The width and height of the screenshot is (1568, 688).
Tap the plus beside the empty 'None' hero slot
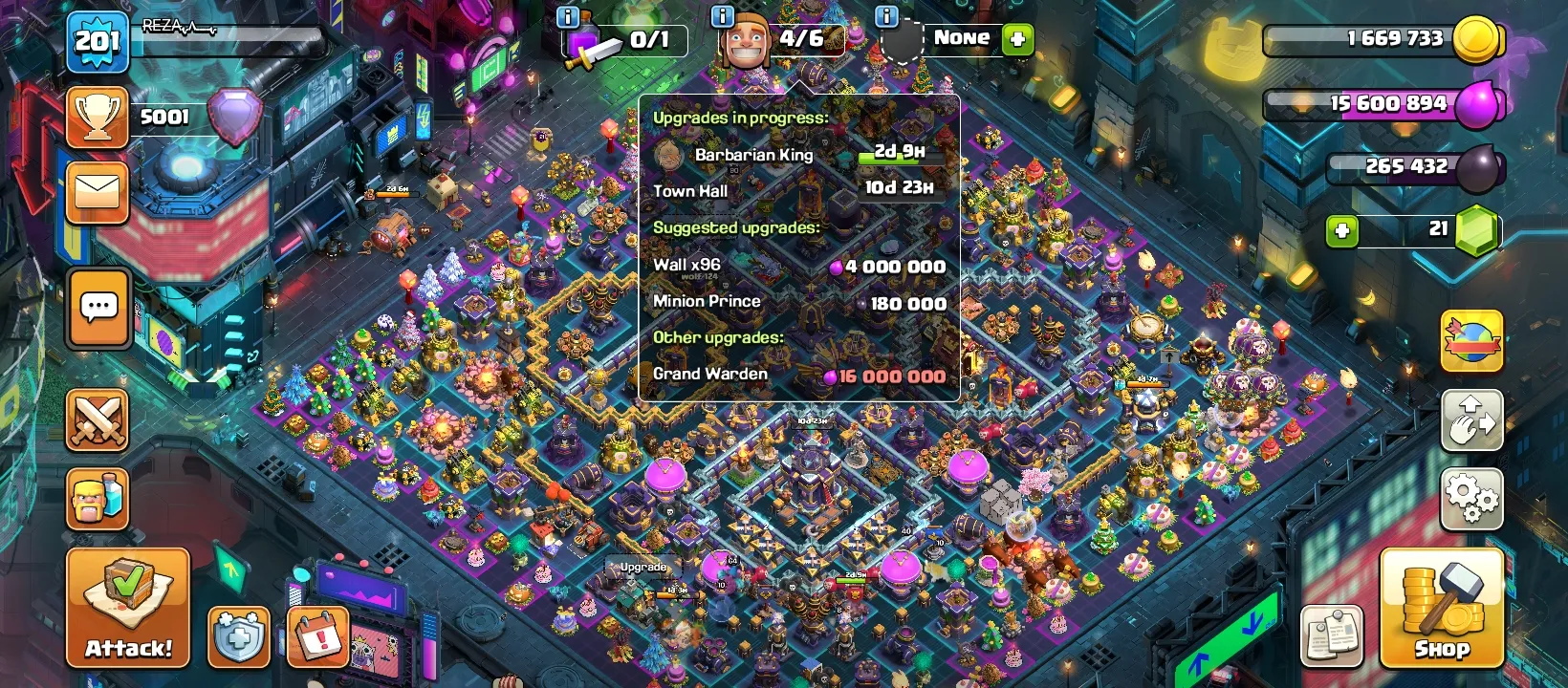click(x=1016, y=39)
